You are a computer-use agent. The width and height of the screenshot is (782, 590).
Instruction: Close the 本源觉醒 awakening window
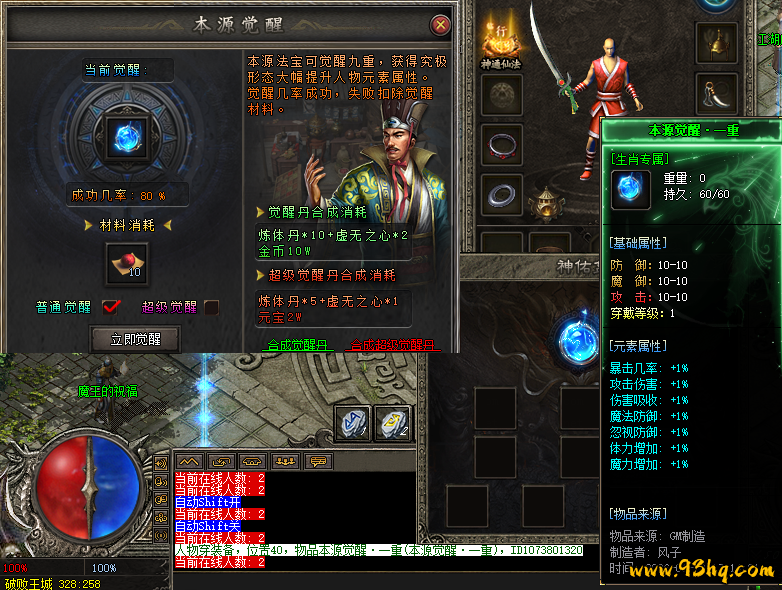(440, 25)
